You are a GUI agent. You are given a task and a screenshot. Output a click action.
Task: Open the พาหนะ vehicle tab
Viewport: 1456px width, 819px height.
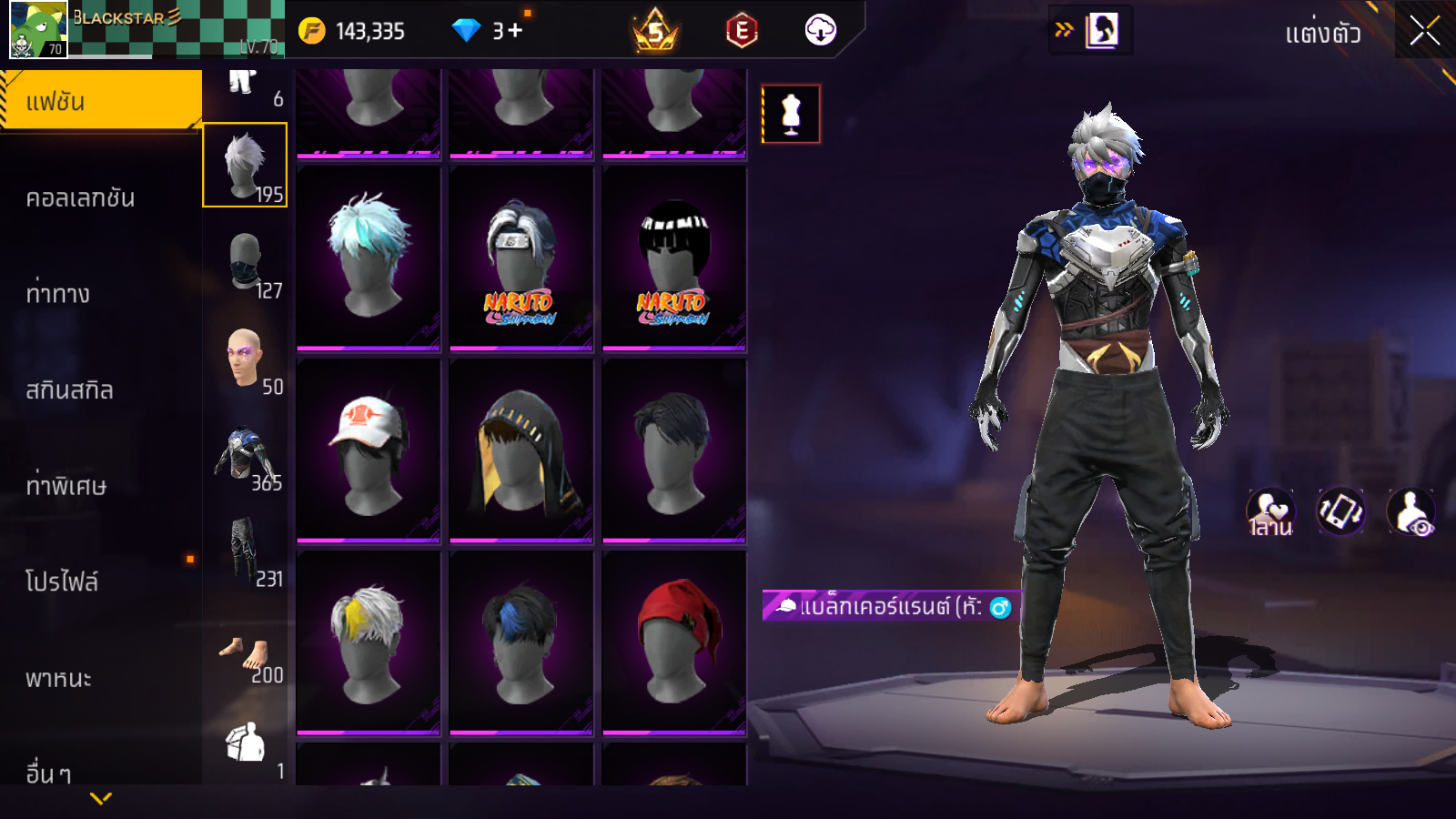pyautogui.click(x=58, y=679)
